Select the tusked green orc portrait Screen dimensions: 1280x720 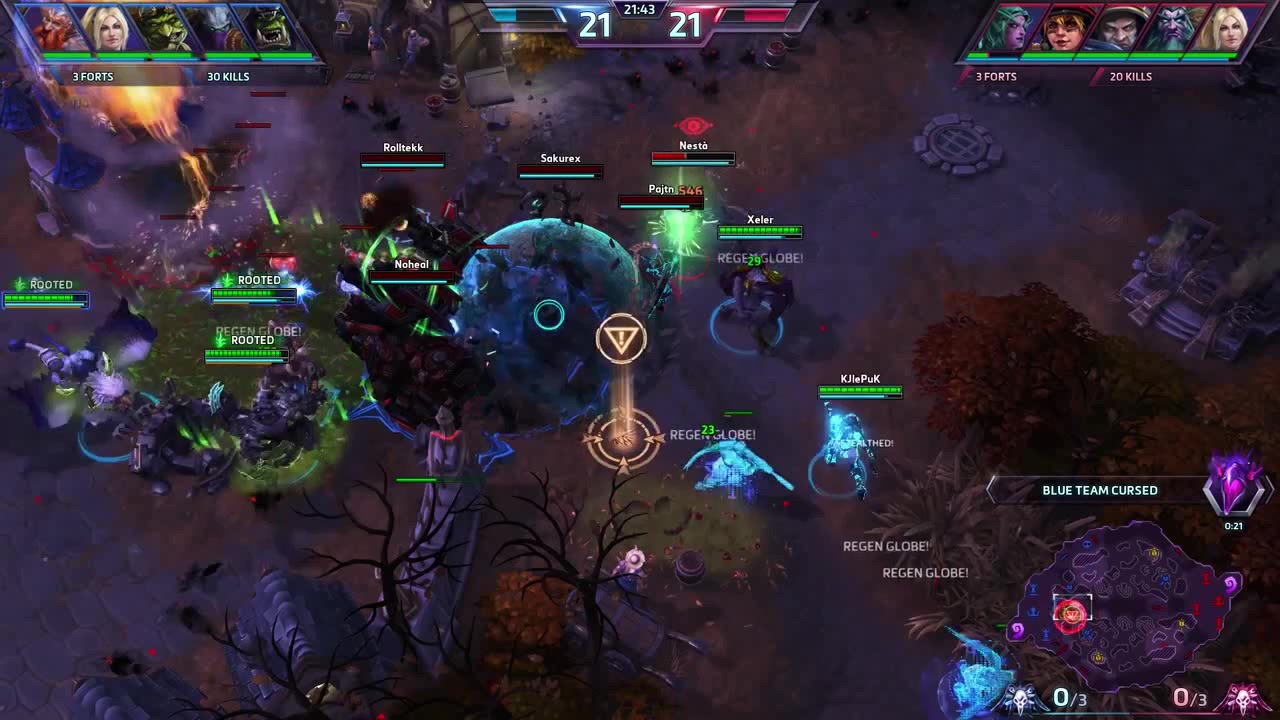click(x=268, y=28)
